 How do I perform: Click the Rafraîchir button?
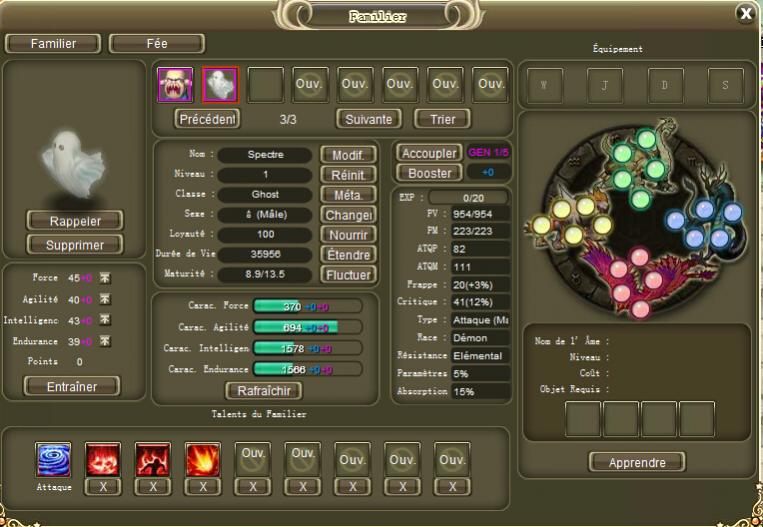point(263,390)
